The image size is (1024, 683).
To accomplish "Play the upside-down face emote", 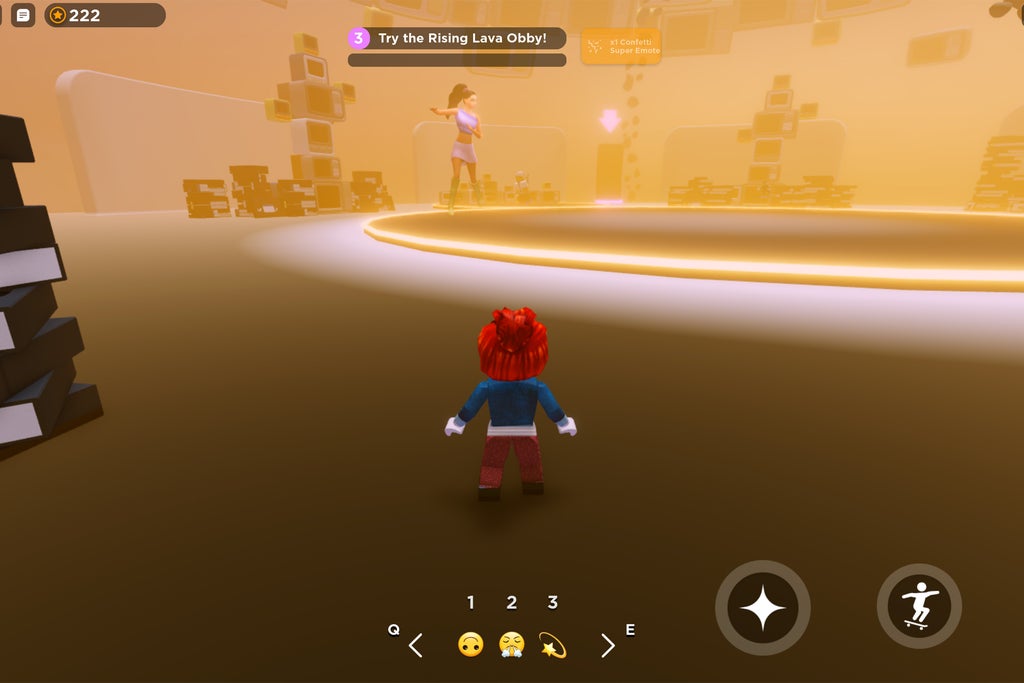I will (471, 645).
